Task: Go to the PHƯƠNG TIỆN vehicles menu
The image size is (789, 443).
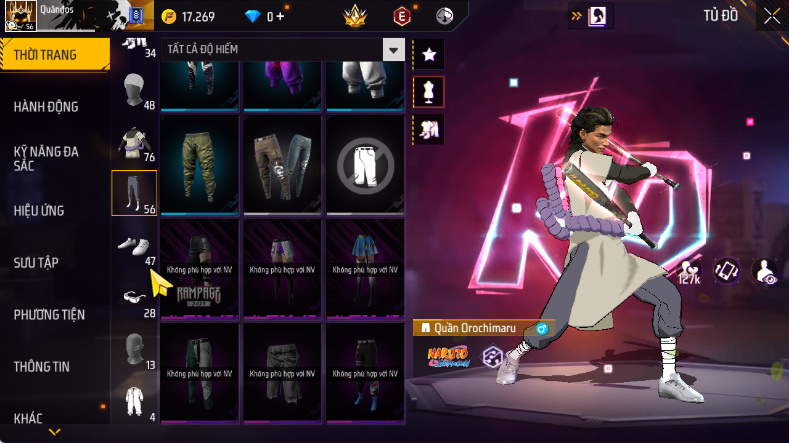Action: pyautogui.click(x=49, y=314)
